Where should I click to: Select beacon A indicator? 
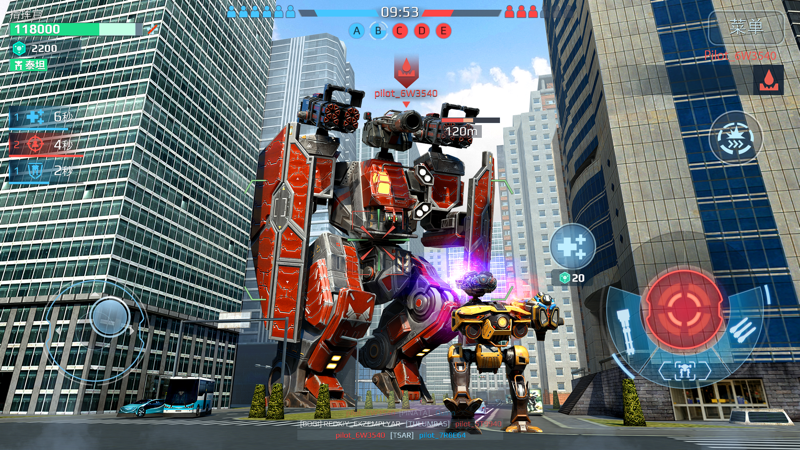tap(357, 31)
